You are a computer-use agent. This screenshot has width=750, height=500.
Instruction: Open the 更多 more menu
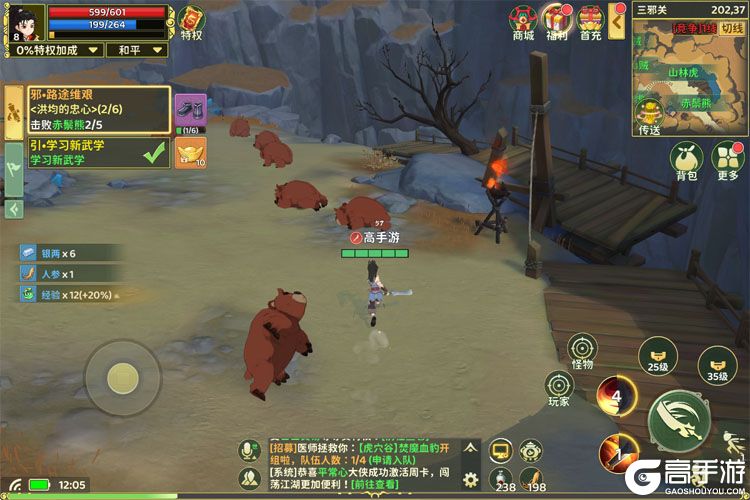pyautogui.click(x=727, y=159)
